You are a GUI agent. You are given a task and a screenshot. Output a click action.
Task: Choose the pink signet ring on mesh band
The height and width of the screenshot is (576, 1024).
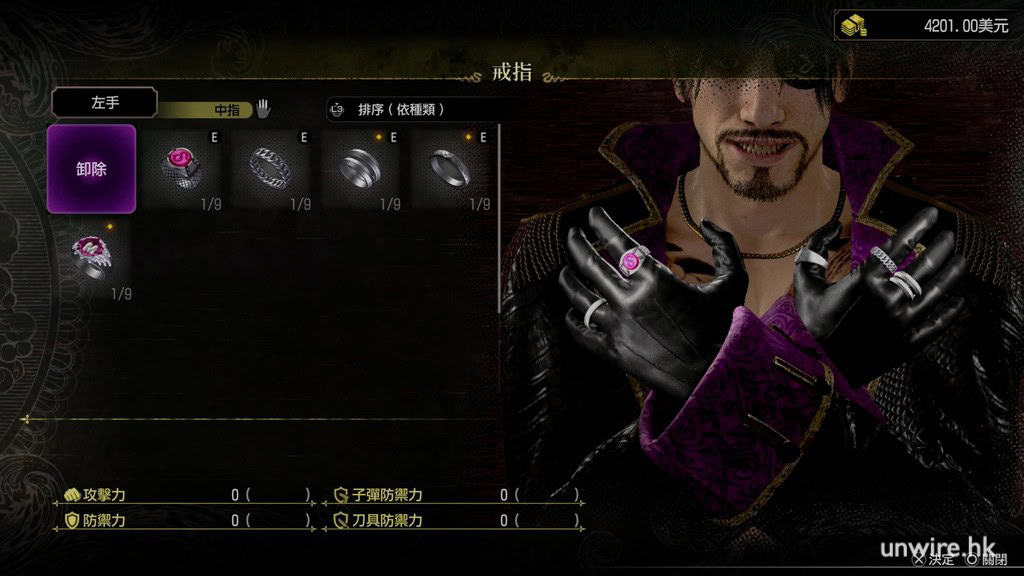coord(181,169)
